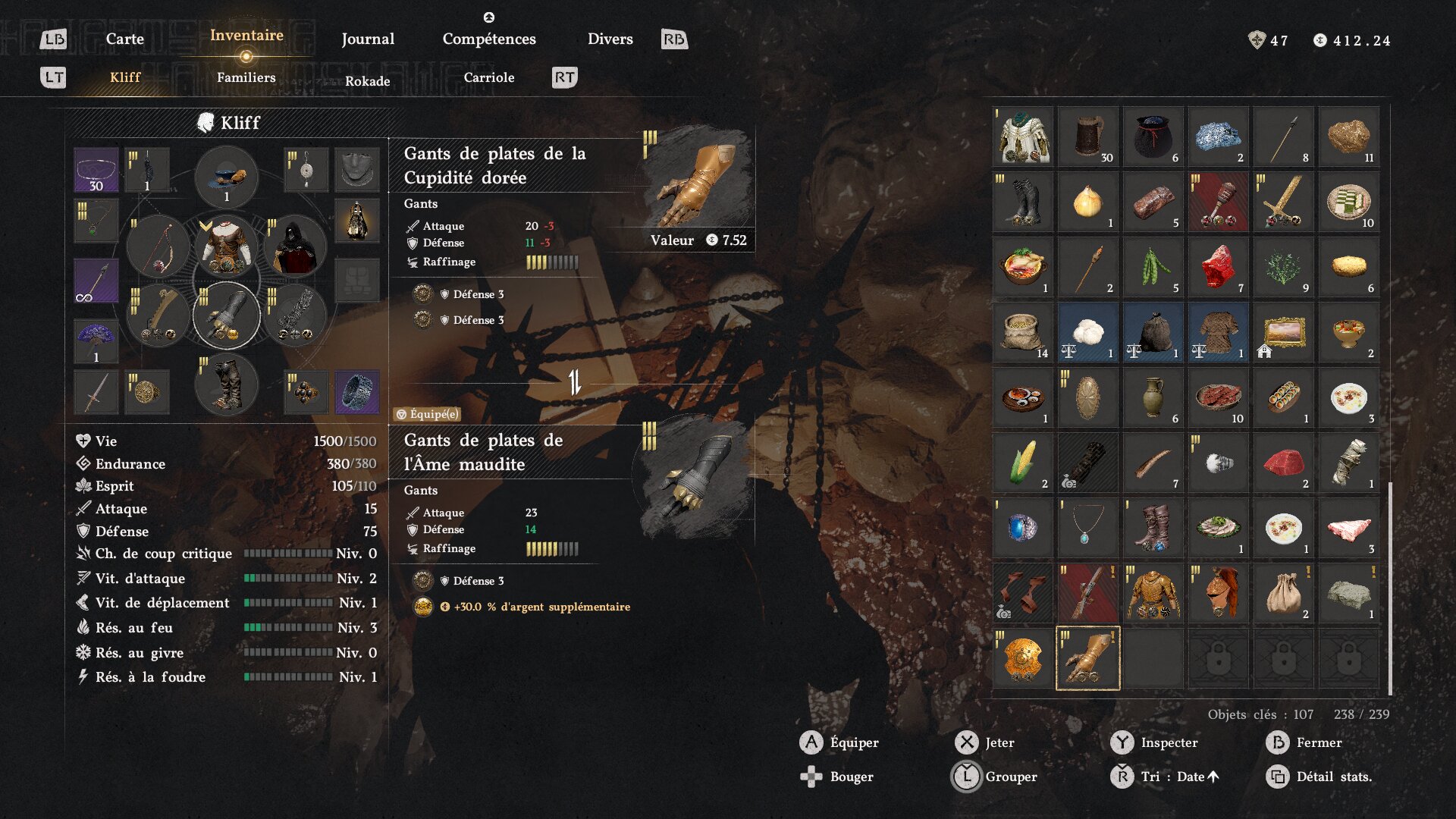Image resolution: width=1456 pixels, height=819 pixels.
Task: Switch to the Journal tab
Action: pos(368,39)
